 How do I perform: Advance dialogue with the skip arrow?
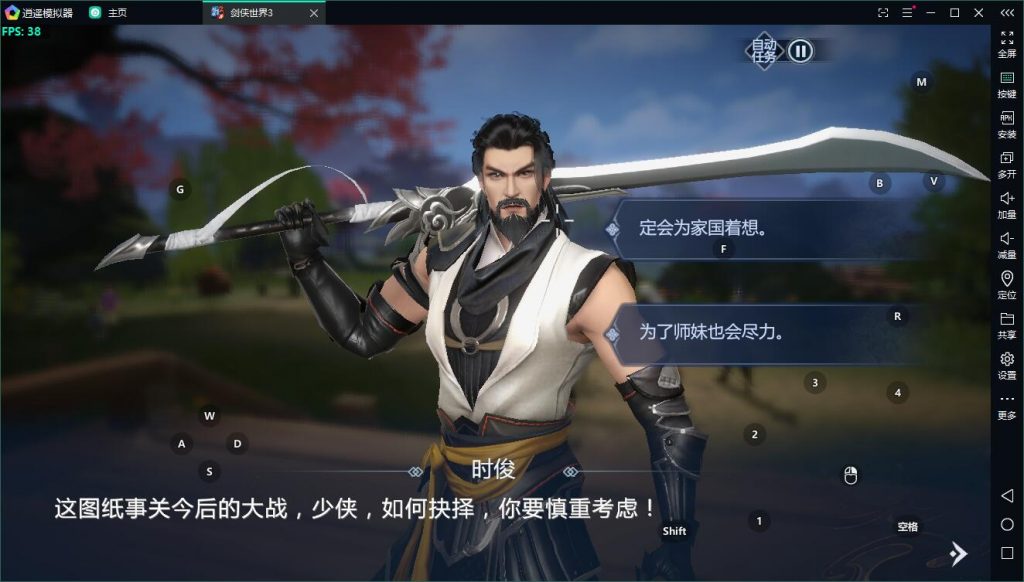click(x=957, y=553)
